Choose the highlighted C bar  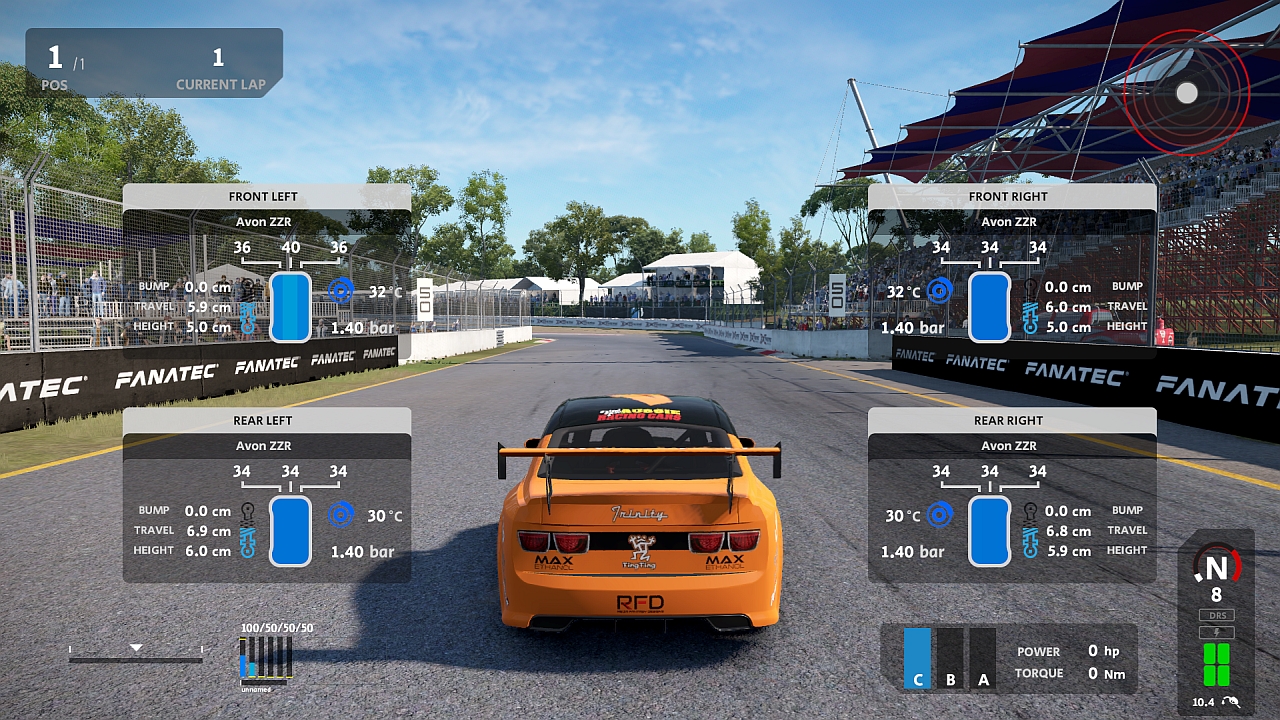[x=917, y=659]
